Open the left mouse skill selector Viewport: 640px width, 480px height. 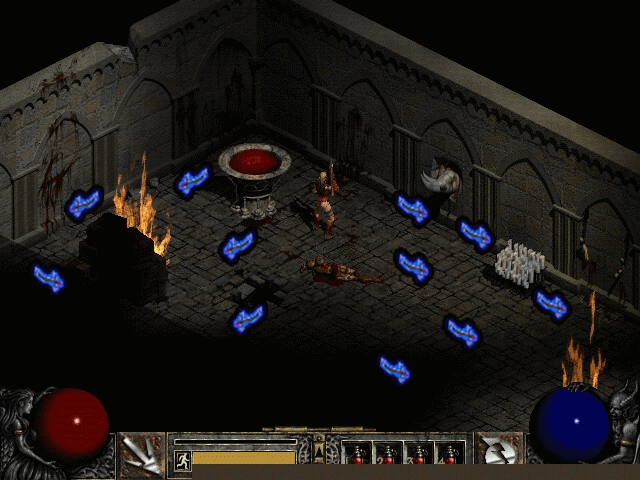[141, 455]
